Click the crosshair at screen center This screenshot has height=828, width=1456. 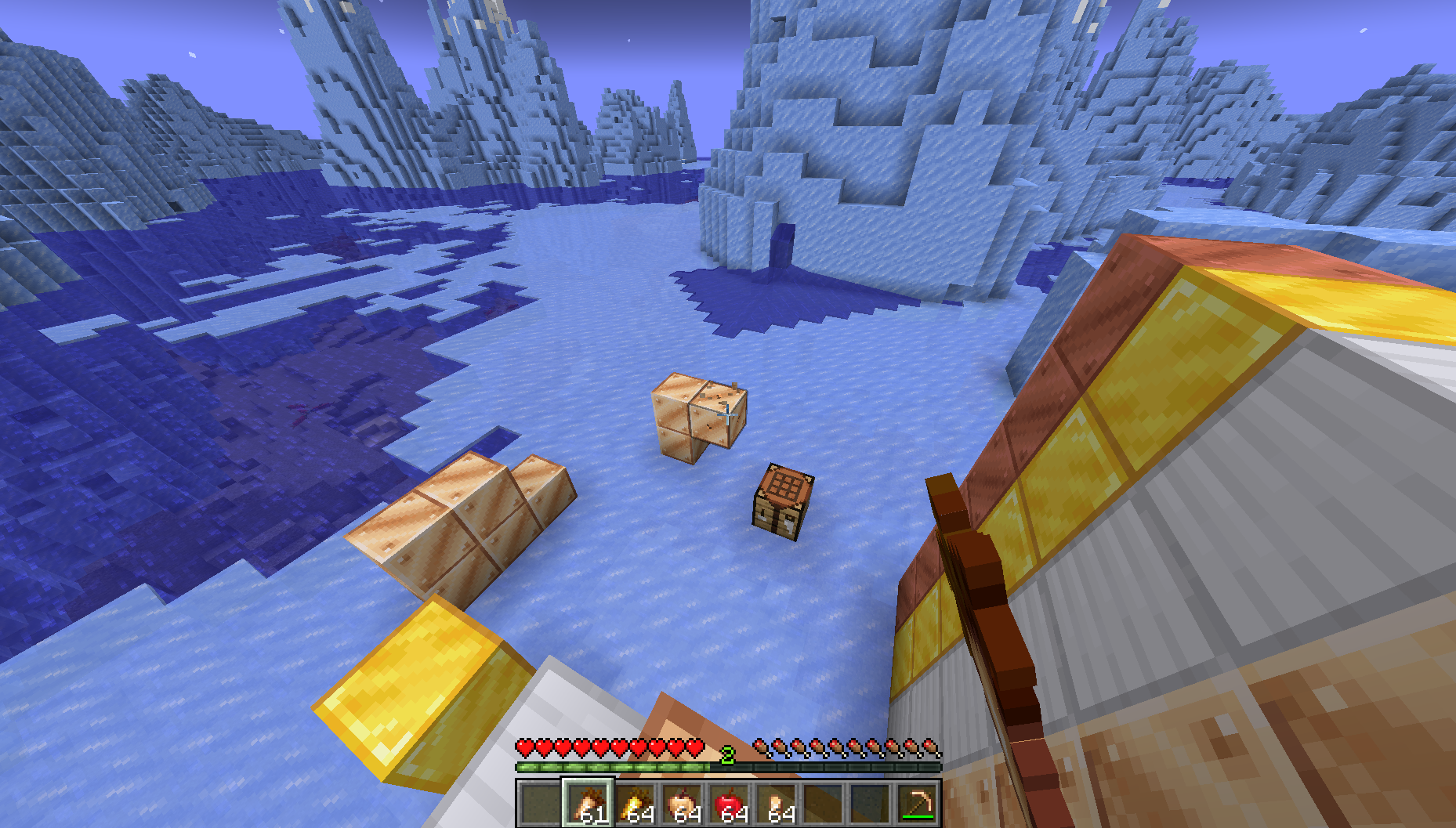tap(728, 414)
